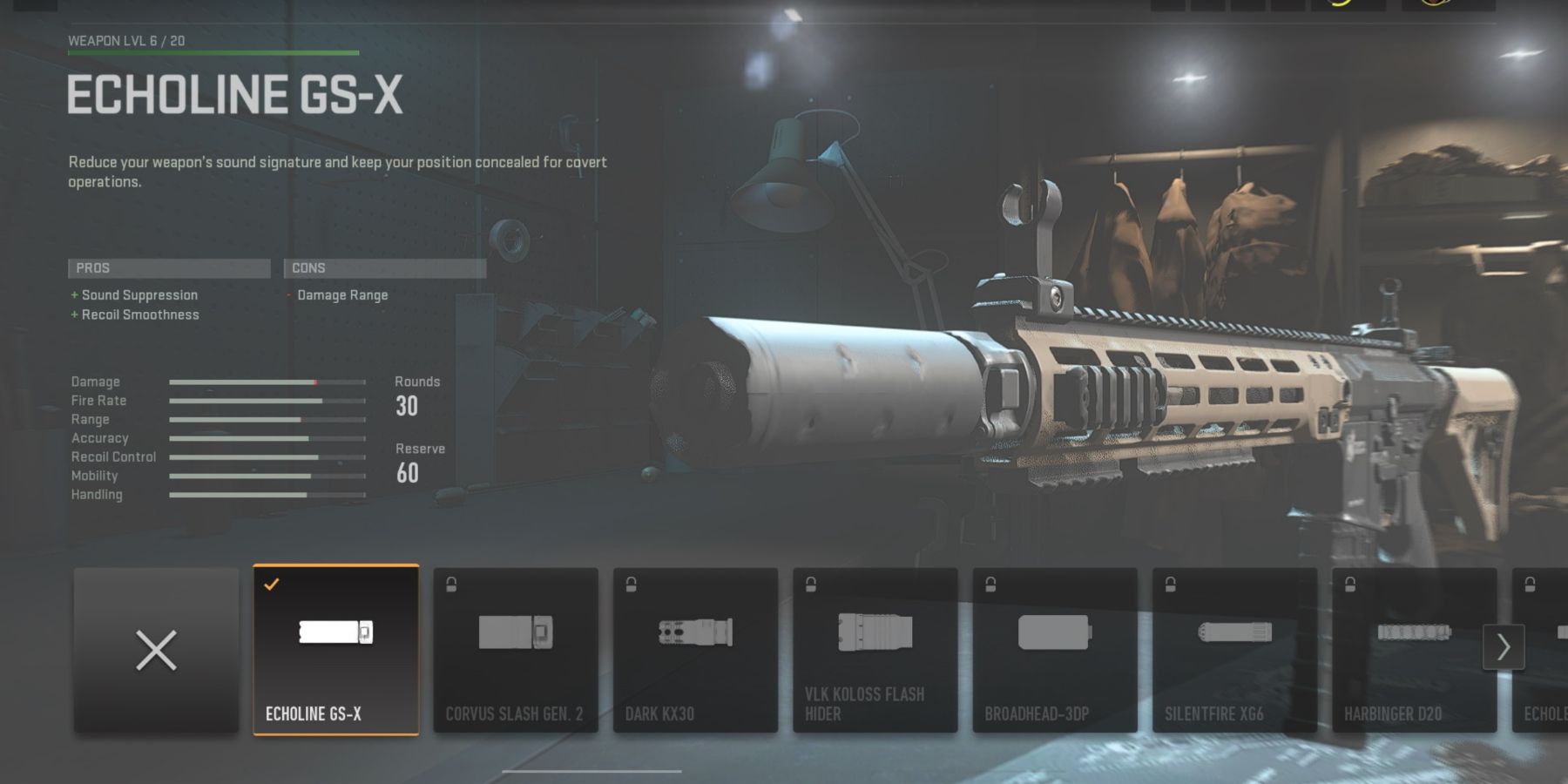Click the lock icon on Silentfire XG6

click(x=1168, y=583)
